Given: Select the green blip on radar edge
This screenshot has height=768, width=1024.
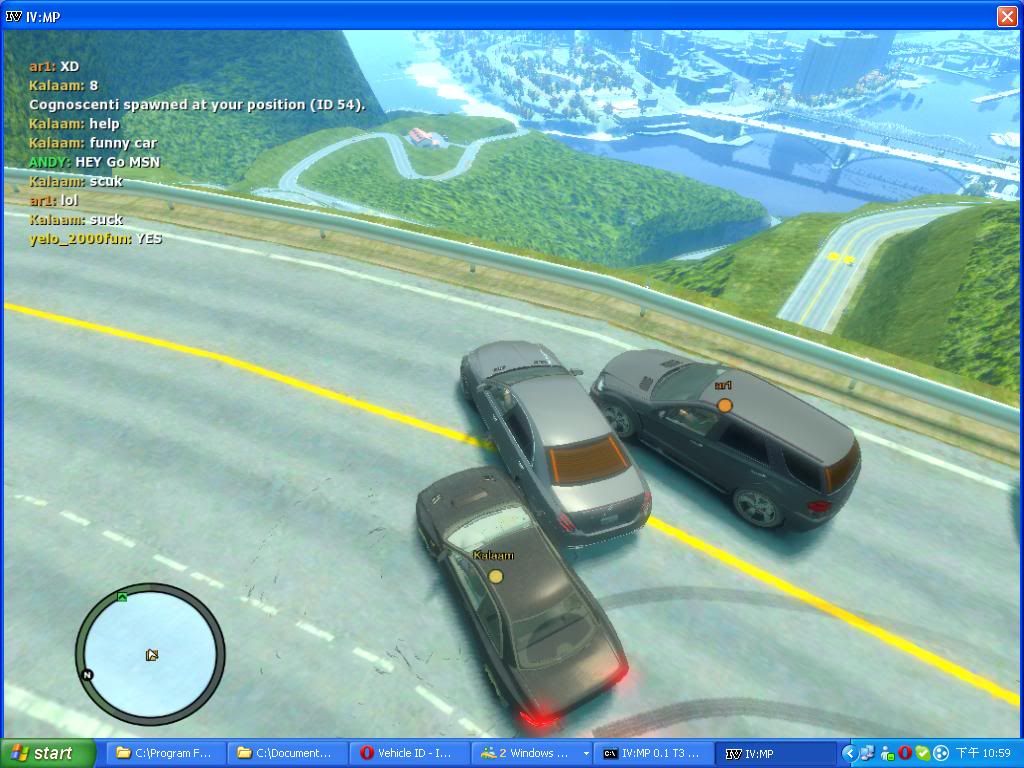Looking at the screenshot, I should click(x=122, y=597).
